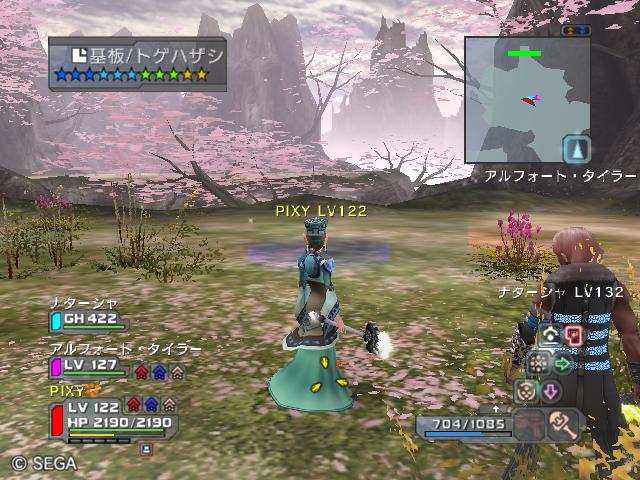The image size is (640, 480).
Task: Activate the green right-arrow palette icon
Action: point(562,363)
